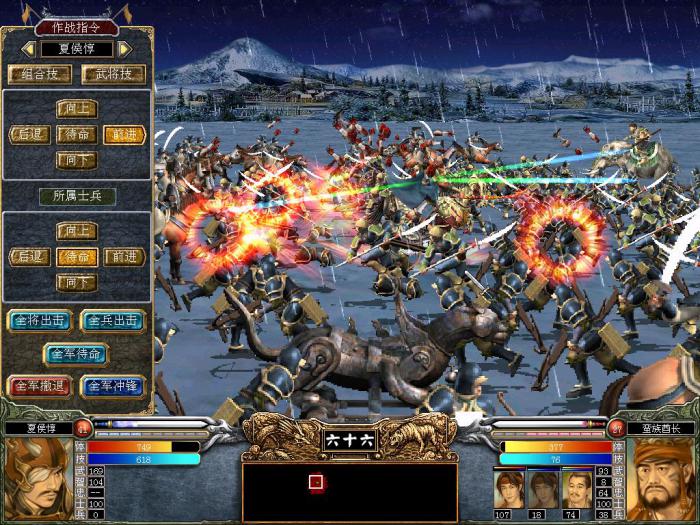Move the general 向下 (downward)
The image size is (700, 525).
pos(76,159)
